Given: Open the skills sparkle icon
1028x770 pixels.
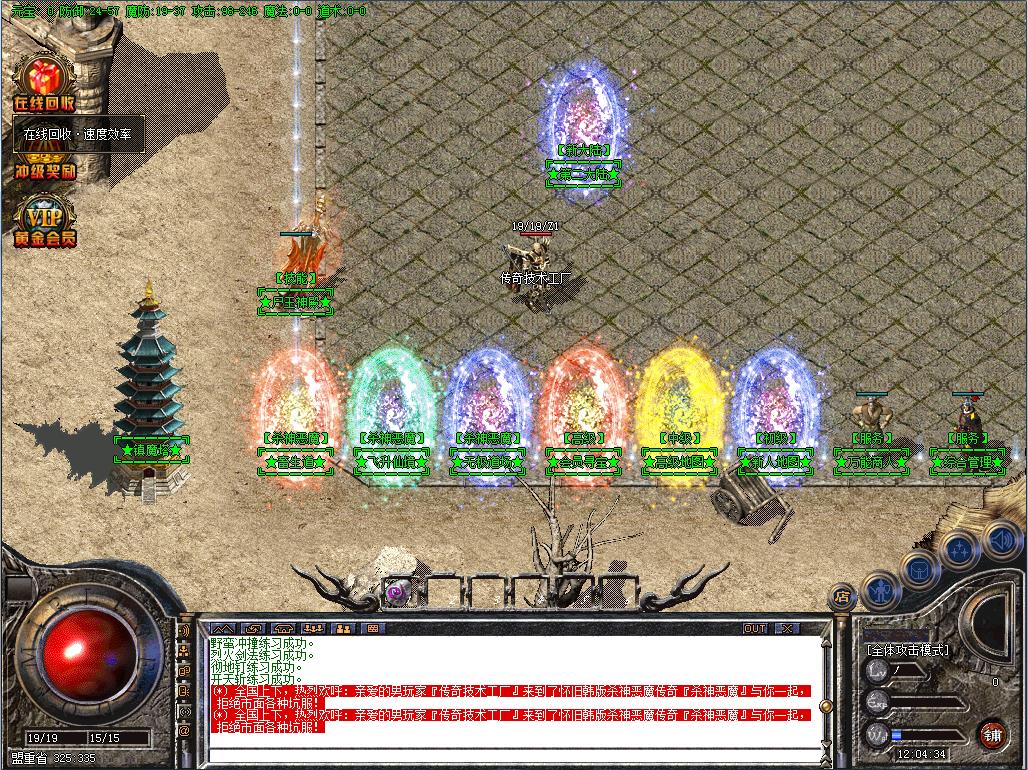Looking at the screenshot, I should (x=958, y=548).
